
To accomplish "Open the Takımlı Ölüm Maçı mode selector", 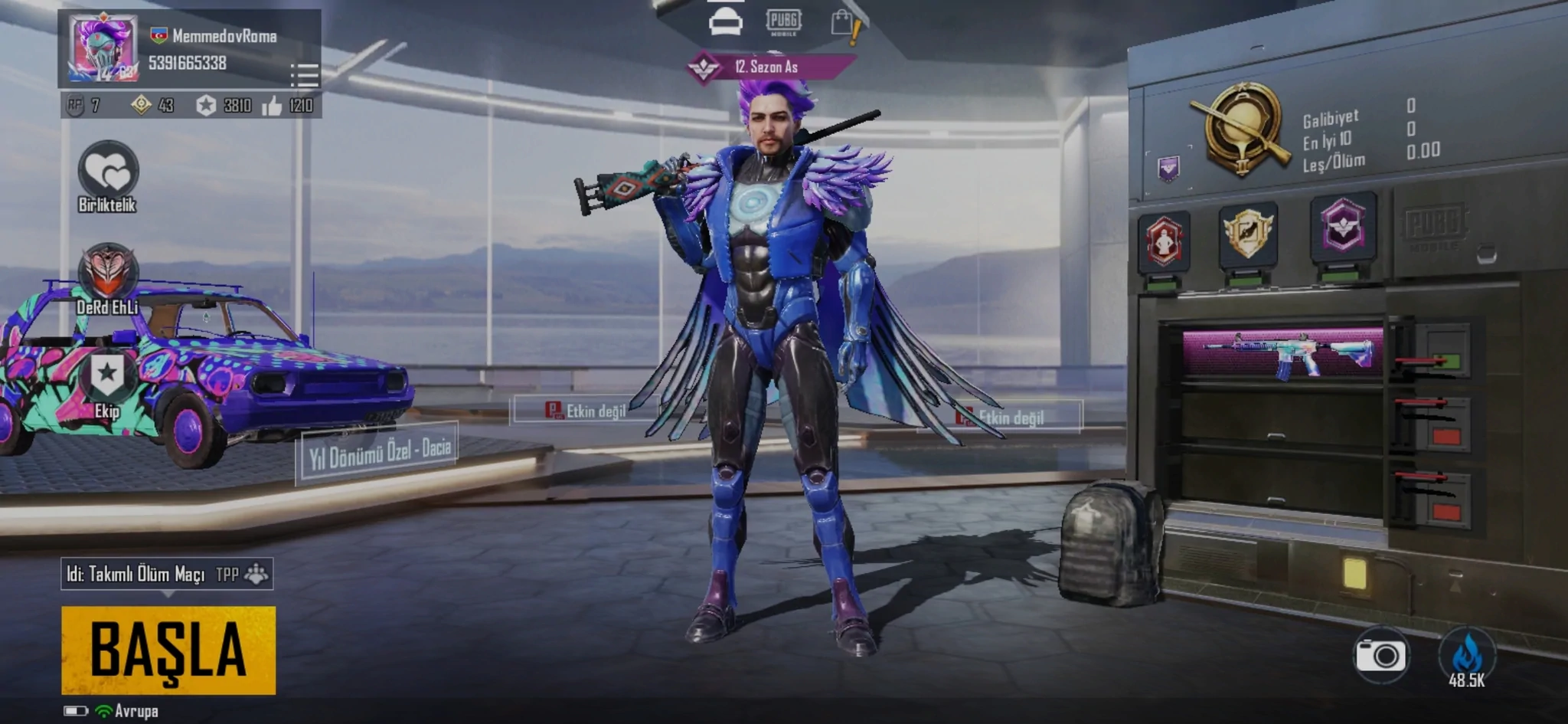I will (166, 574).
